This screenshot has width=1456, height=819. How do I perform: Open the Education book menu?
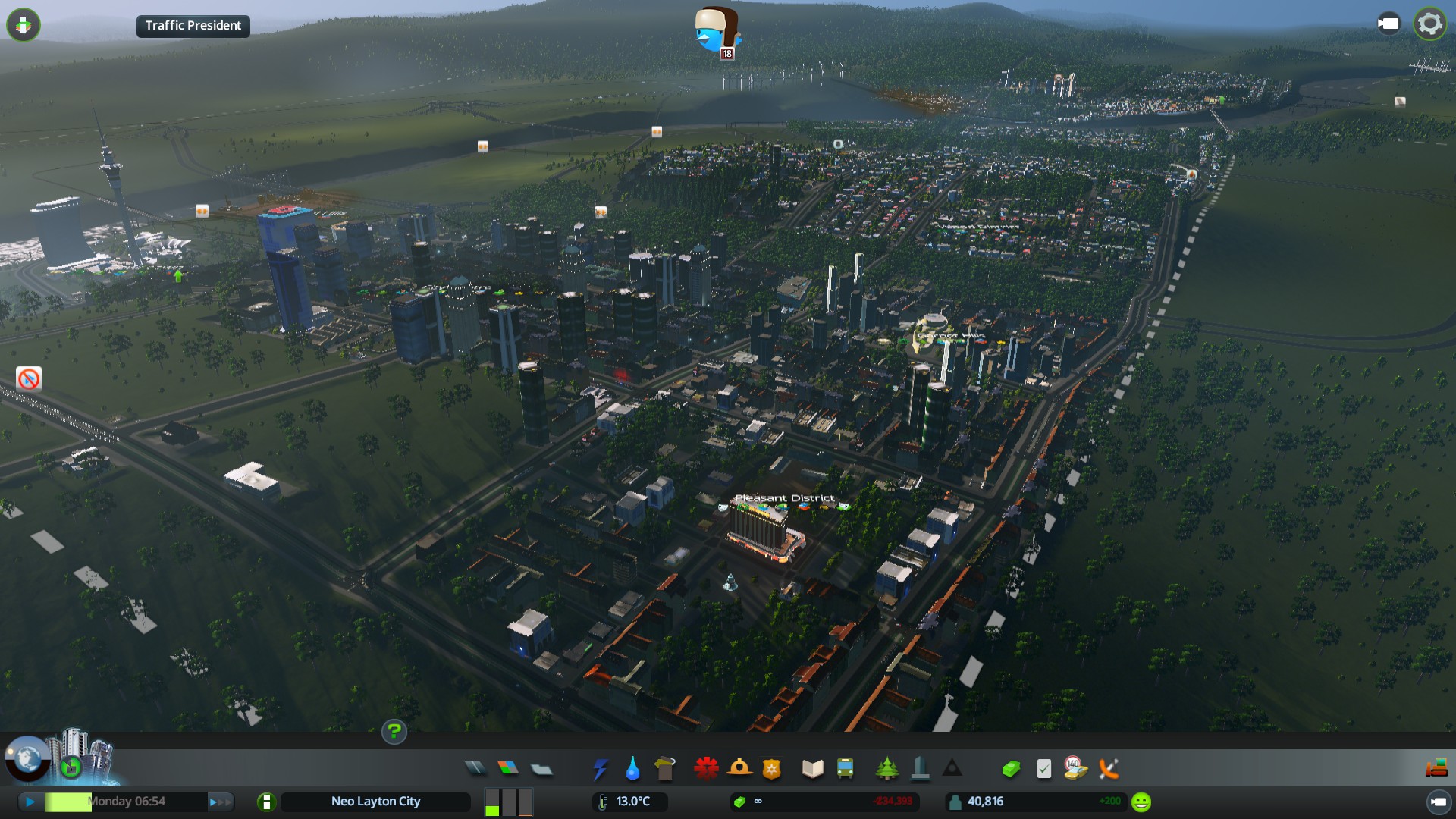812,769
